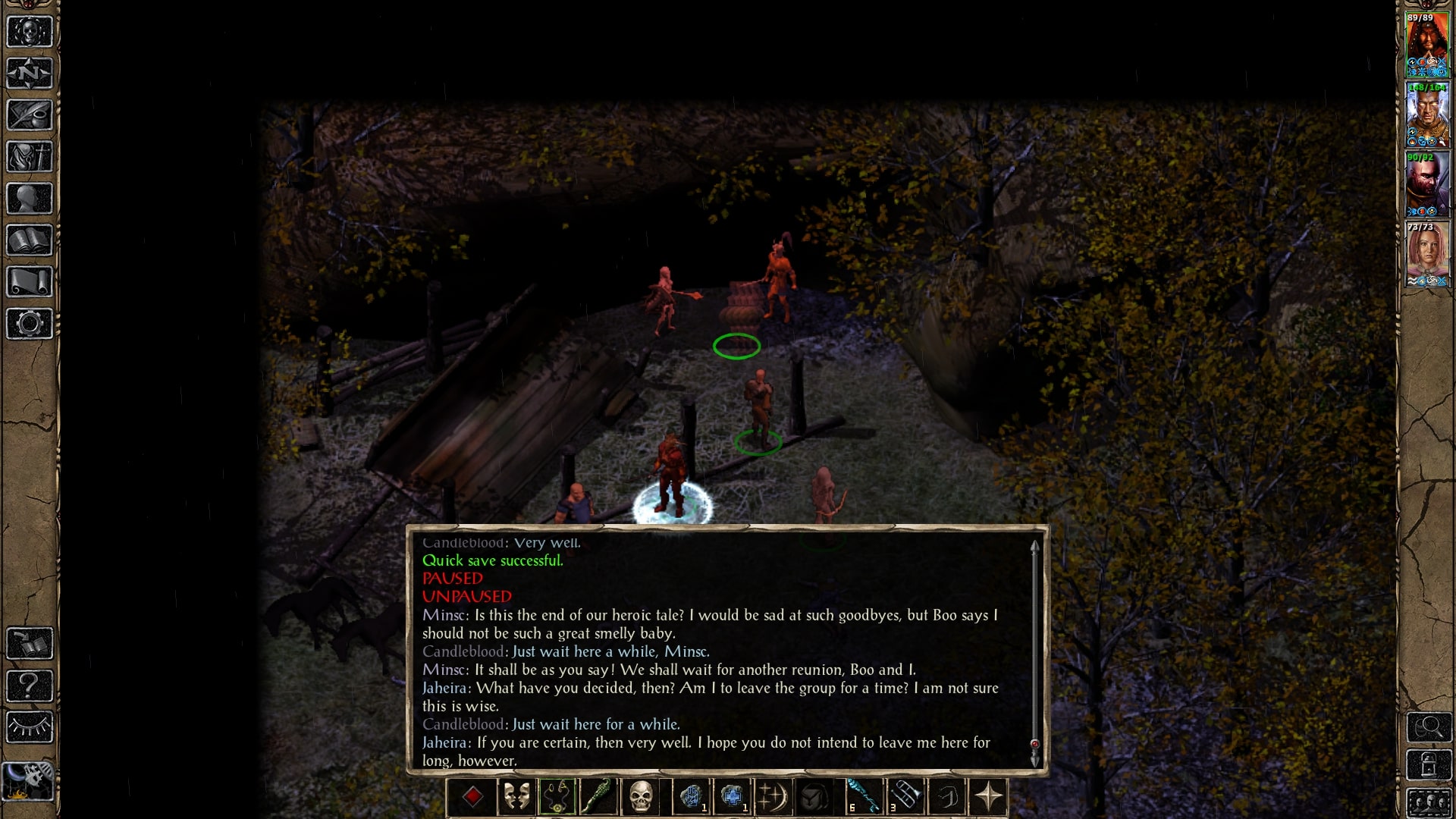Click the magnifying glass zoom button
This screenshot has height=819, width=1456.
pos(1429,727)
